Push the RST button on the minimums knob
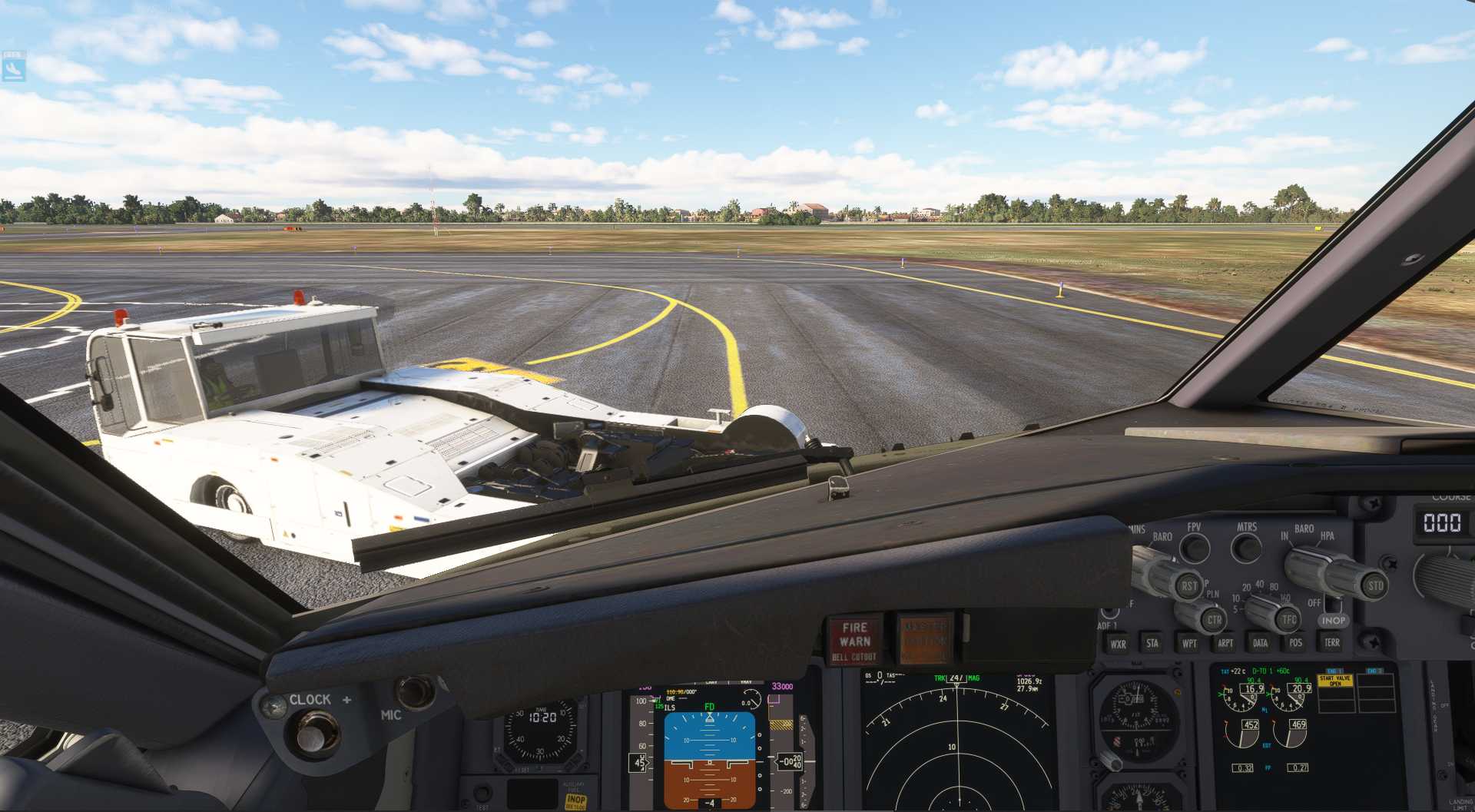 tap(1189, 585)
